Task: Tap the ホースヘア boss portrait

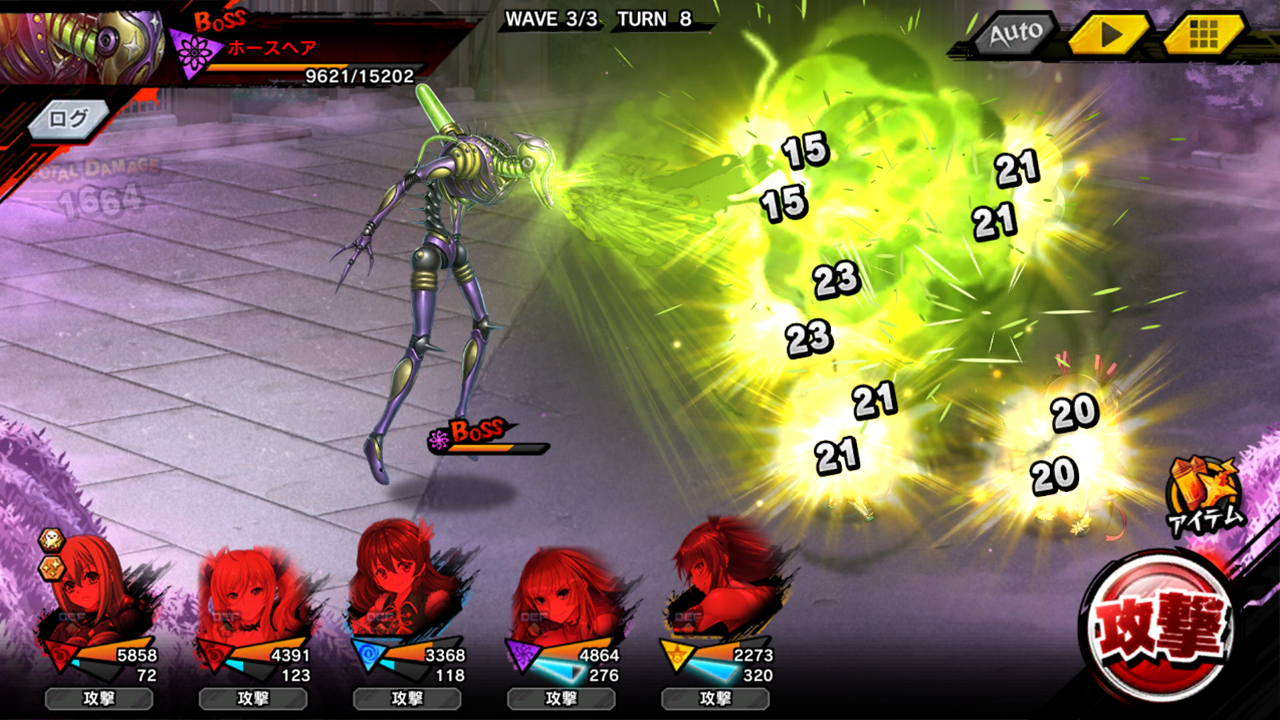Action: [x=82, y=42]
